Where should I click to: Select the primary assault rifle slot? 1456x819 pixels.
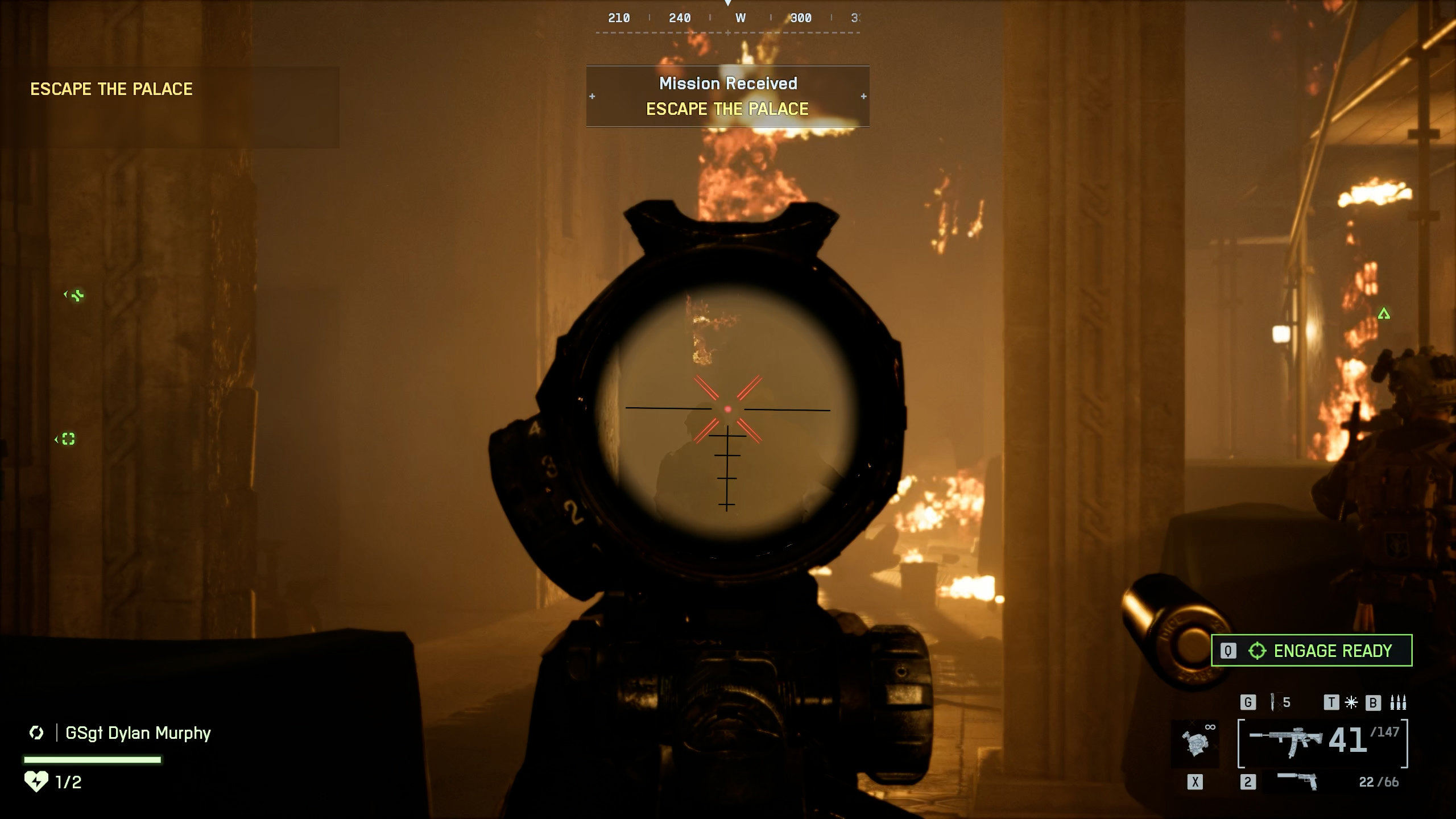1285,742
